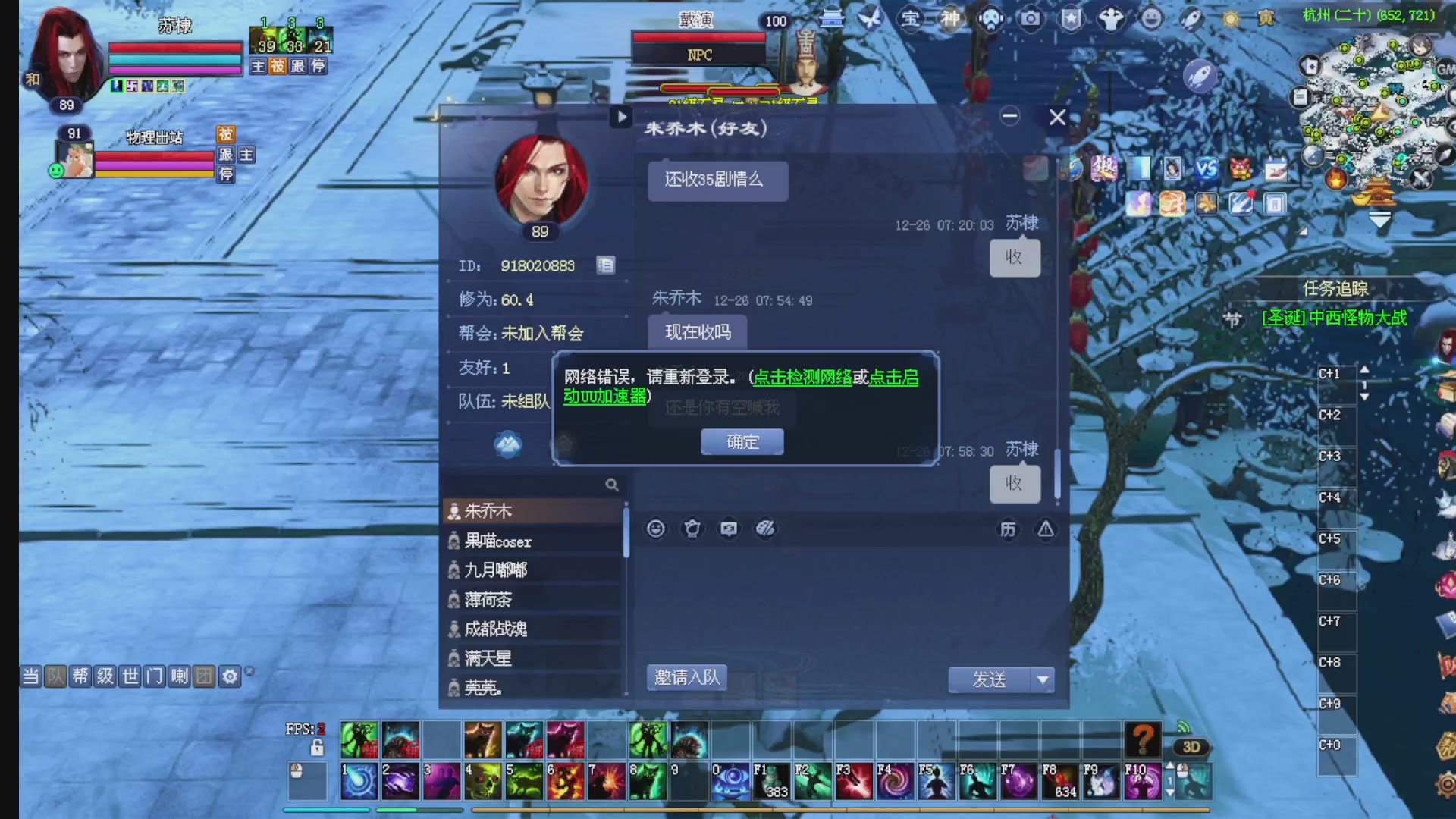
Task: Open the emoji picker in the chat input
Action: click(655, 529)
